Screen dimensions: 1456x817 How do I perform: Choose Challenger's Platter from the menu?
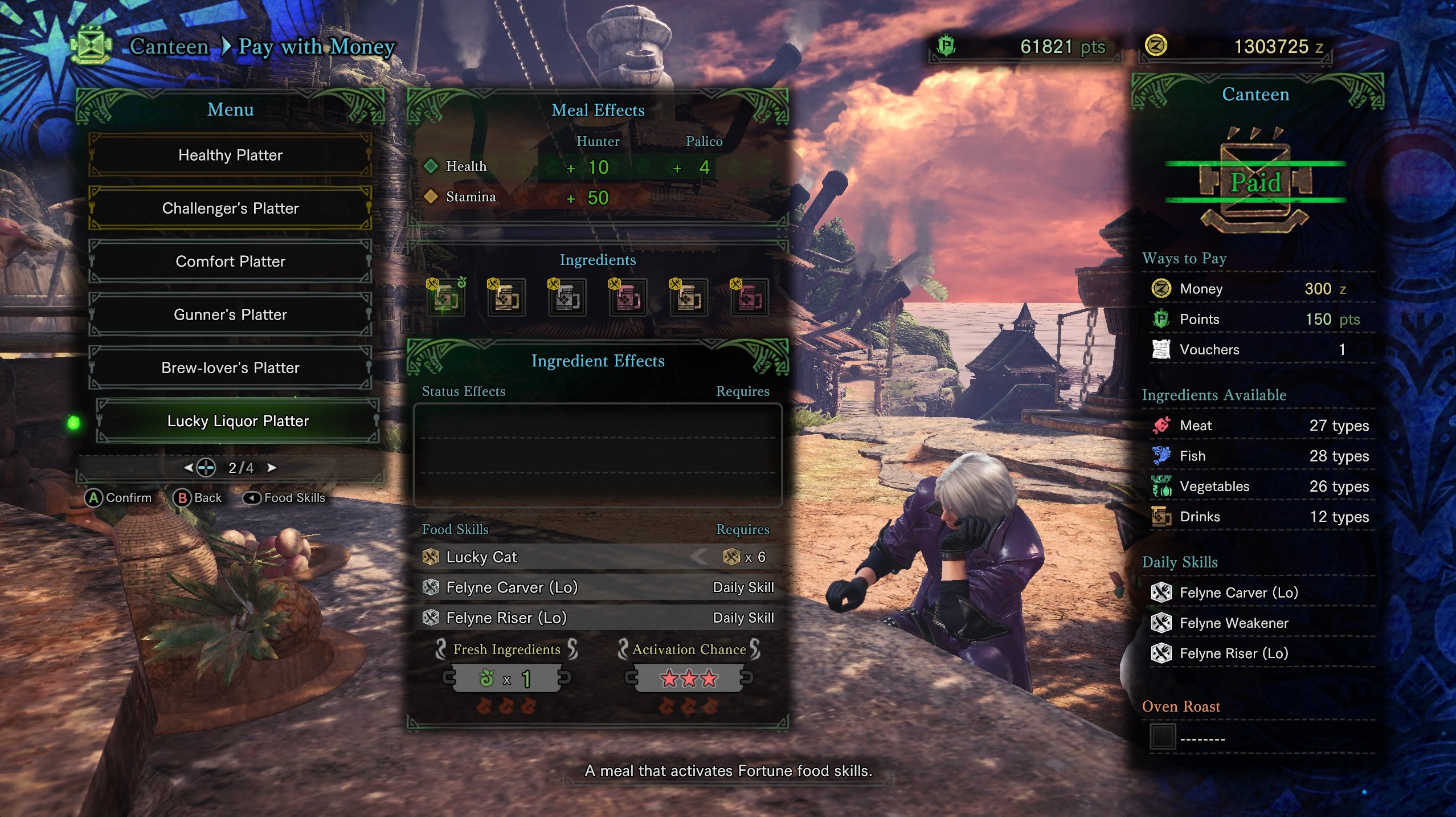point(230,208)
